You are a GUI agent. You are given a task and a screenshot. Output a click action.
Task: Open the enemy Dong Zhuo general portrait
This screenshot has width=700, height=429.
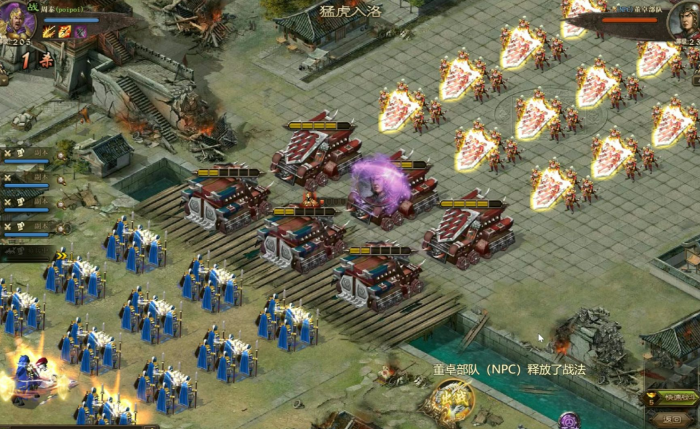coord(684,20)
